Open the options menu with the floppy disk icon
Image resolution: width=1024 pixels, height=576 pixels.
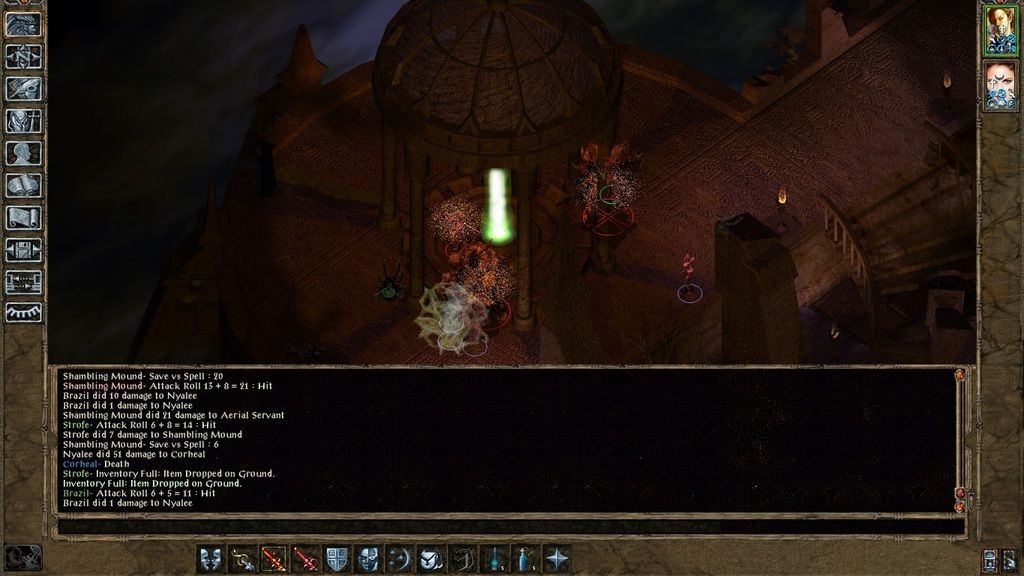pos(23,250)
